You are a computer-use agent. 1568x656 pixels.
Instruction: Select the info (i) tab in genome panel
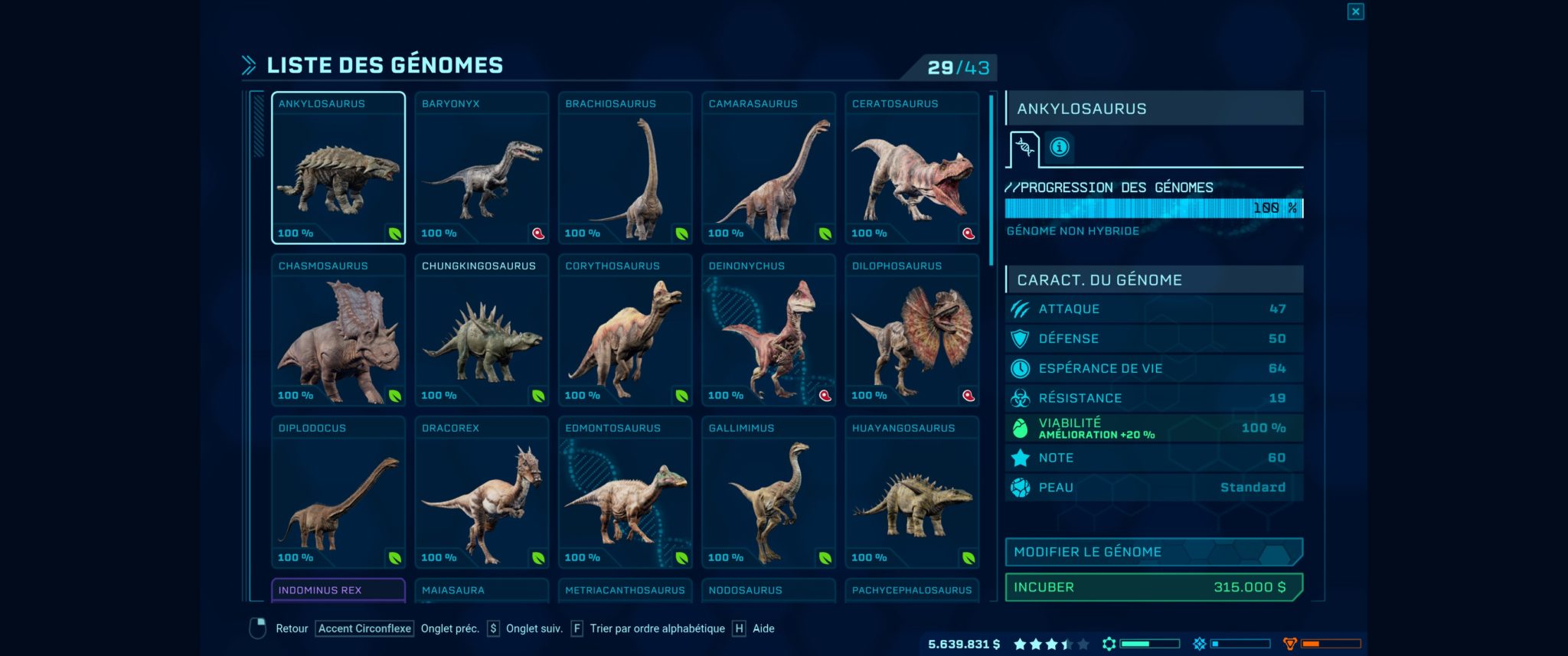[1059, 148]
